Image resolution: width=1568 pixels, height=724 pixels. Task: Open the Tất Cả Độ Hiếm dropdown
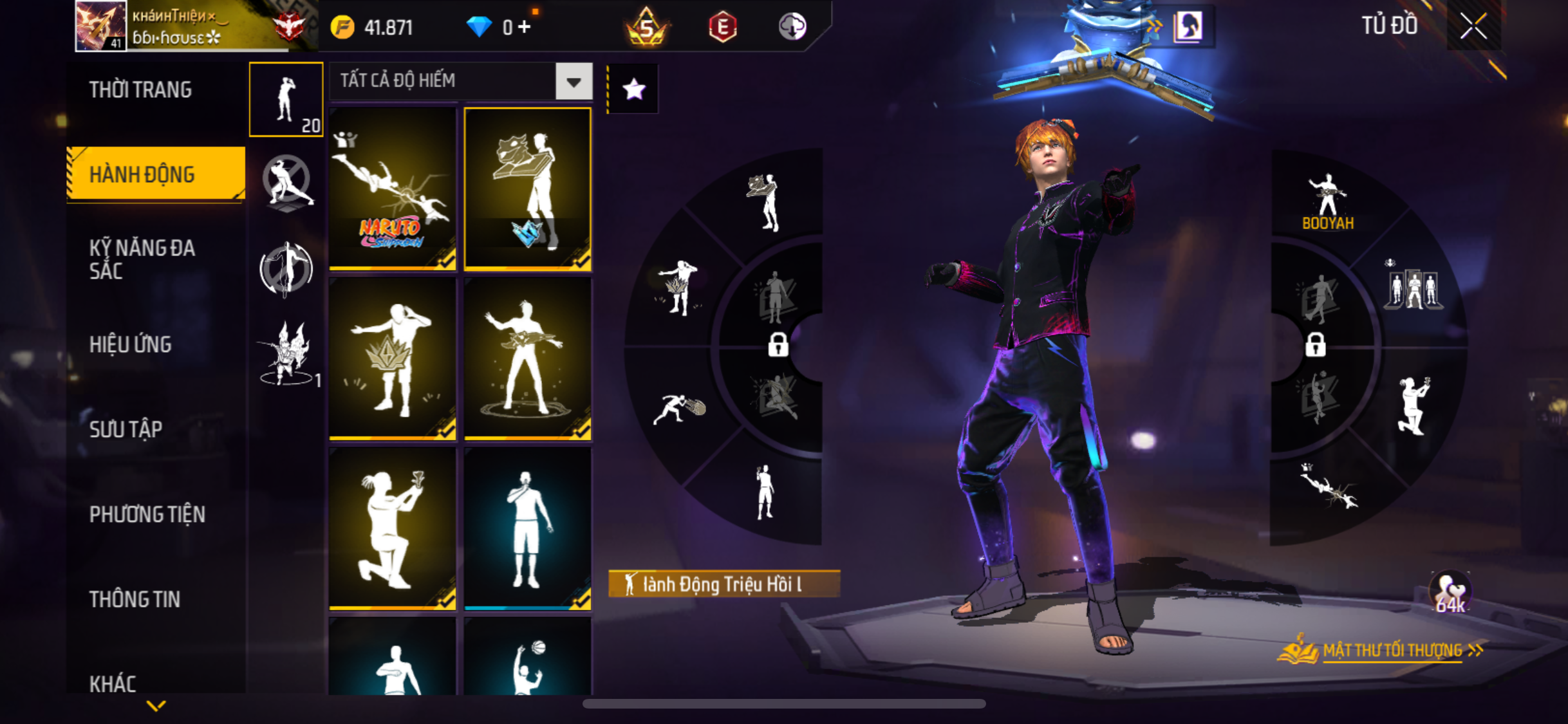[x=574, y=82]
